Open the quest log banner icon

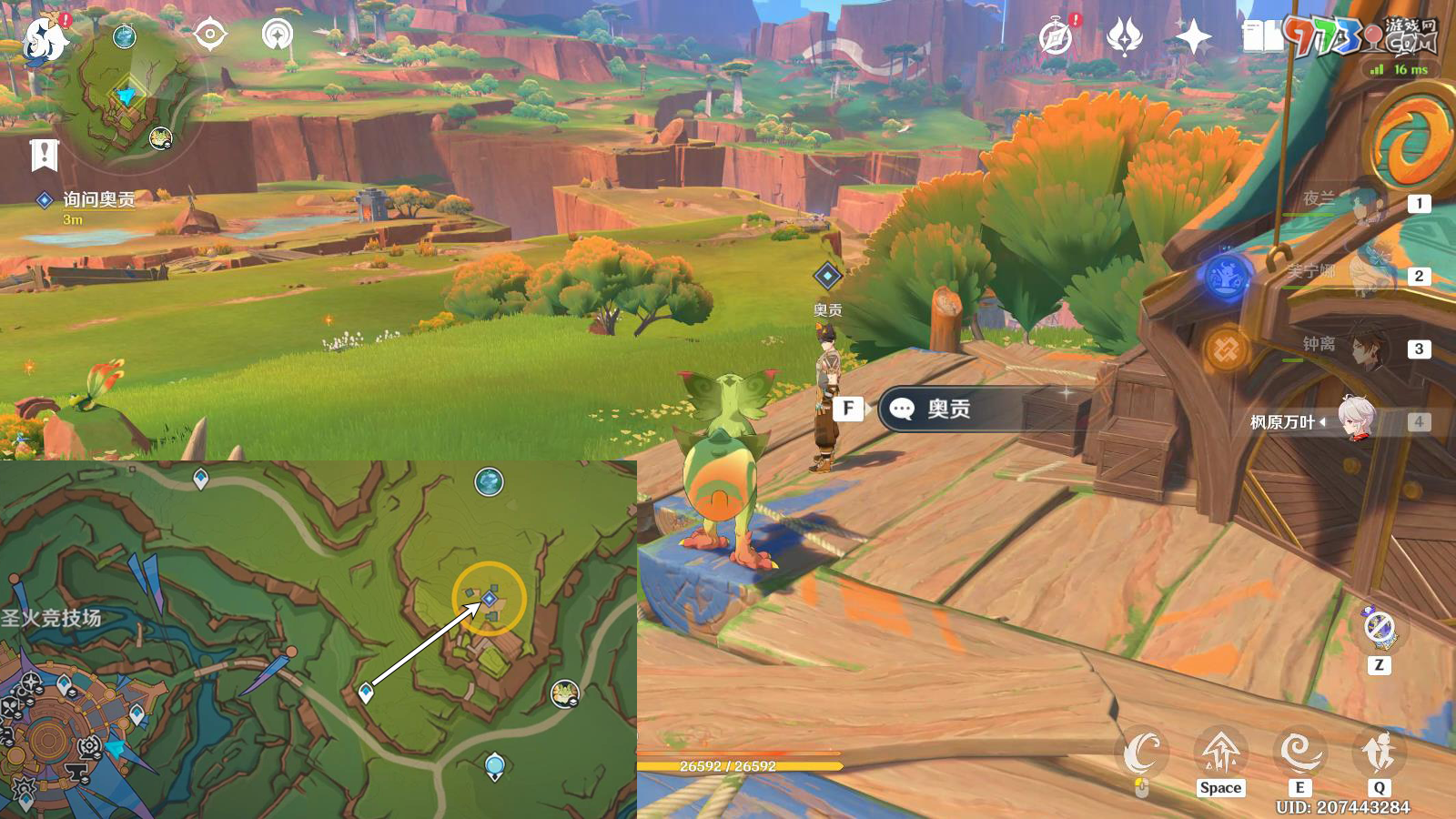(x=44, y=156)
